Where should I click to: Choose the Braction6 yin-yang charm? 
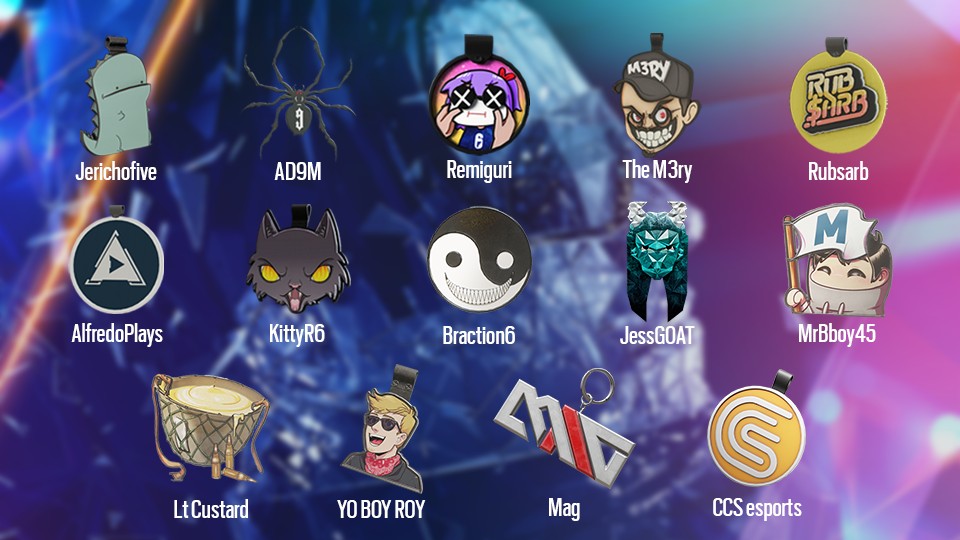[x=478, y=263]
